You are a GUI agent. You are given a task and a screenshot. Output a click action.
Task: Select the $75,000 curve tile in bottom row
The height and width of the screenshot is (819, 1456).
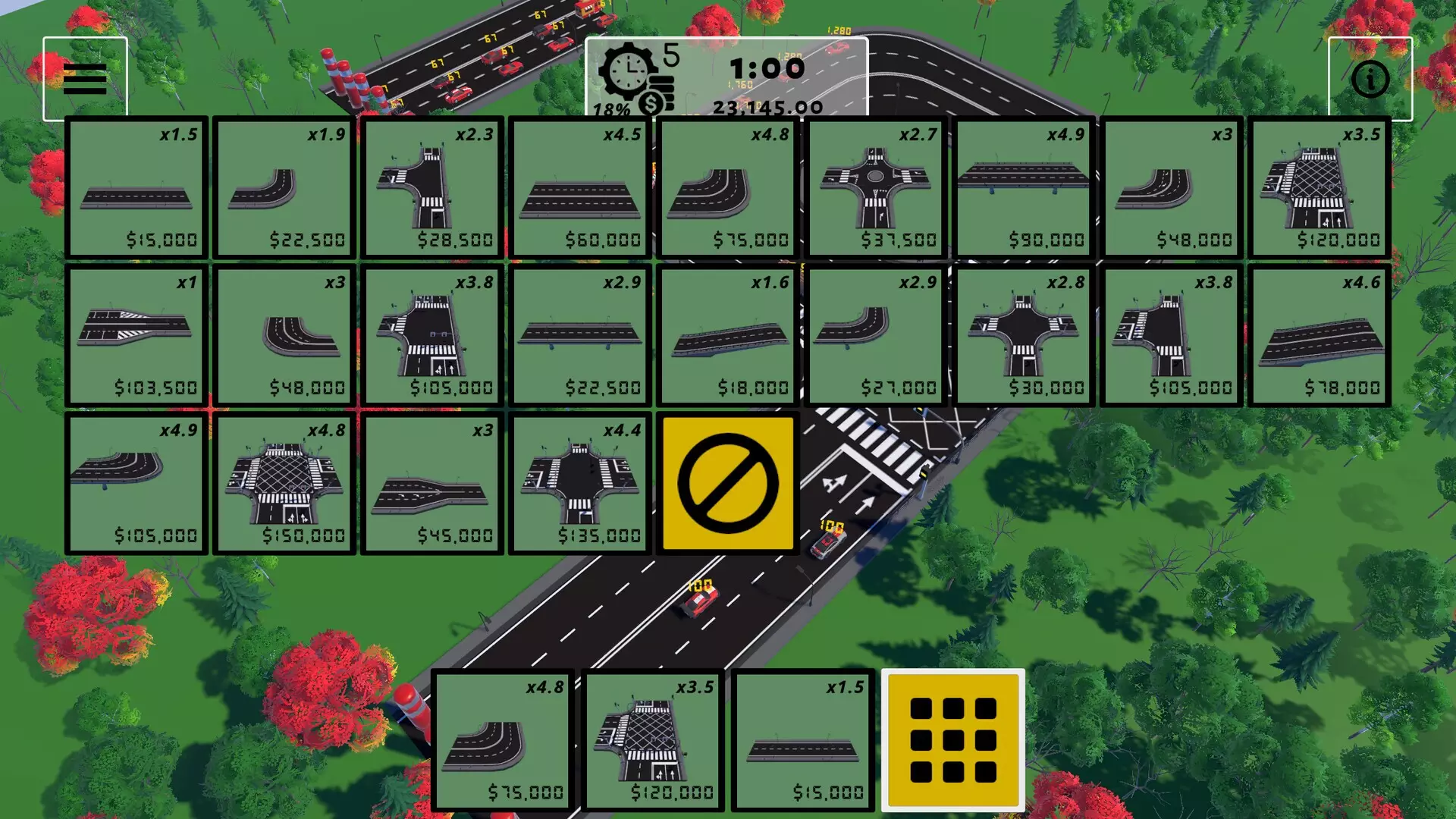pos(503,739)
